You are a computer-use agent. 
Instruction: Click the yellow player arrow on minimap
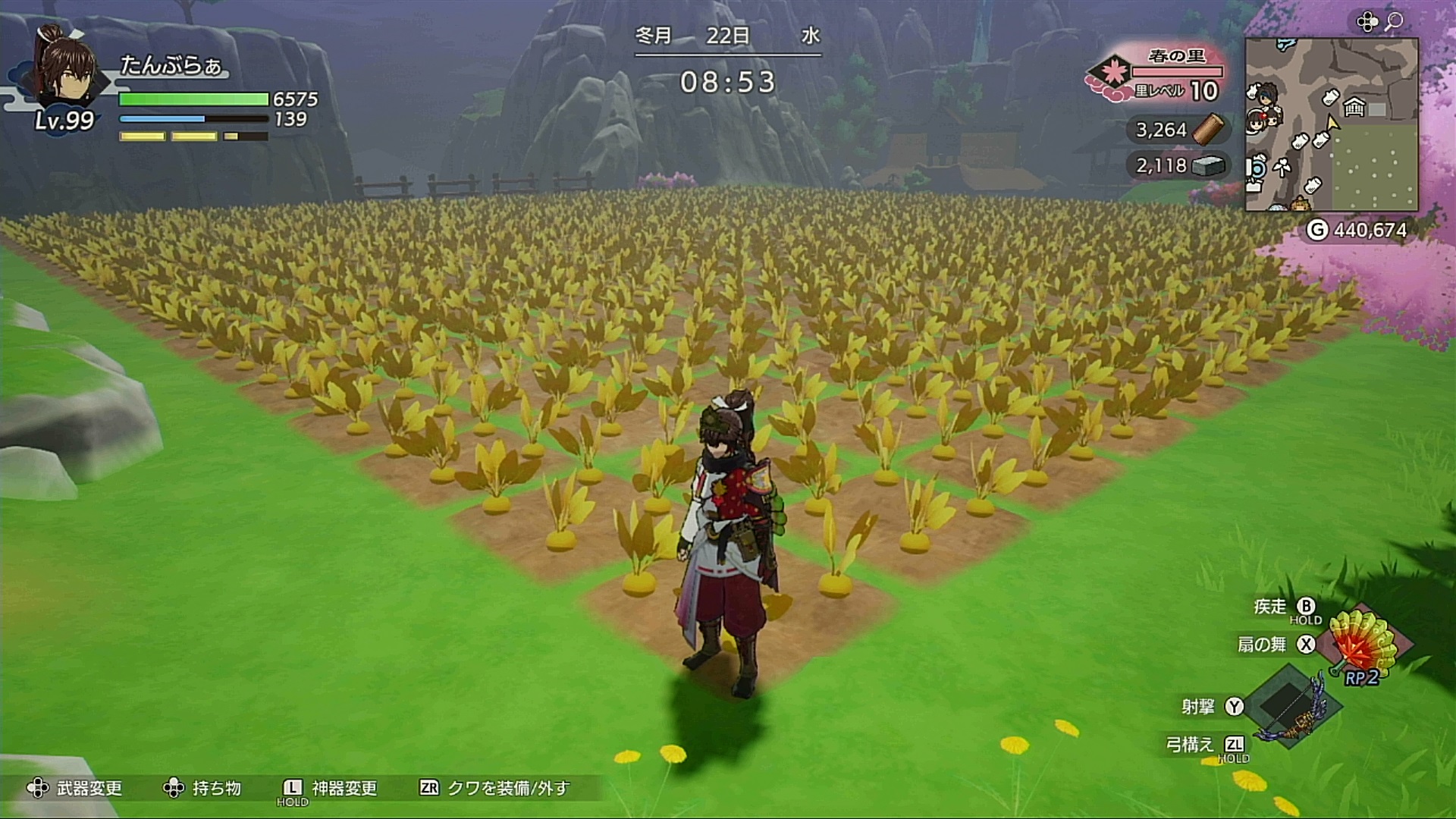(1332, 124)
